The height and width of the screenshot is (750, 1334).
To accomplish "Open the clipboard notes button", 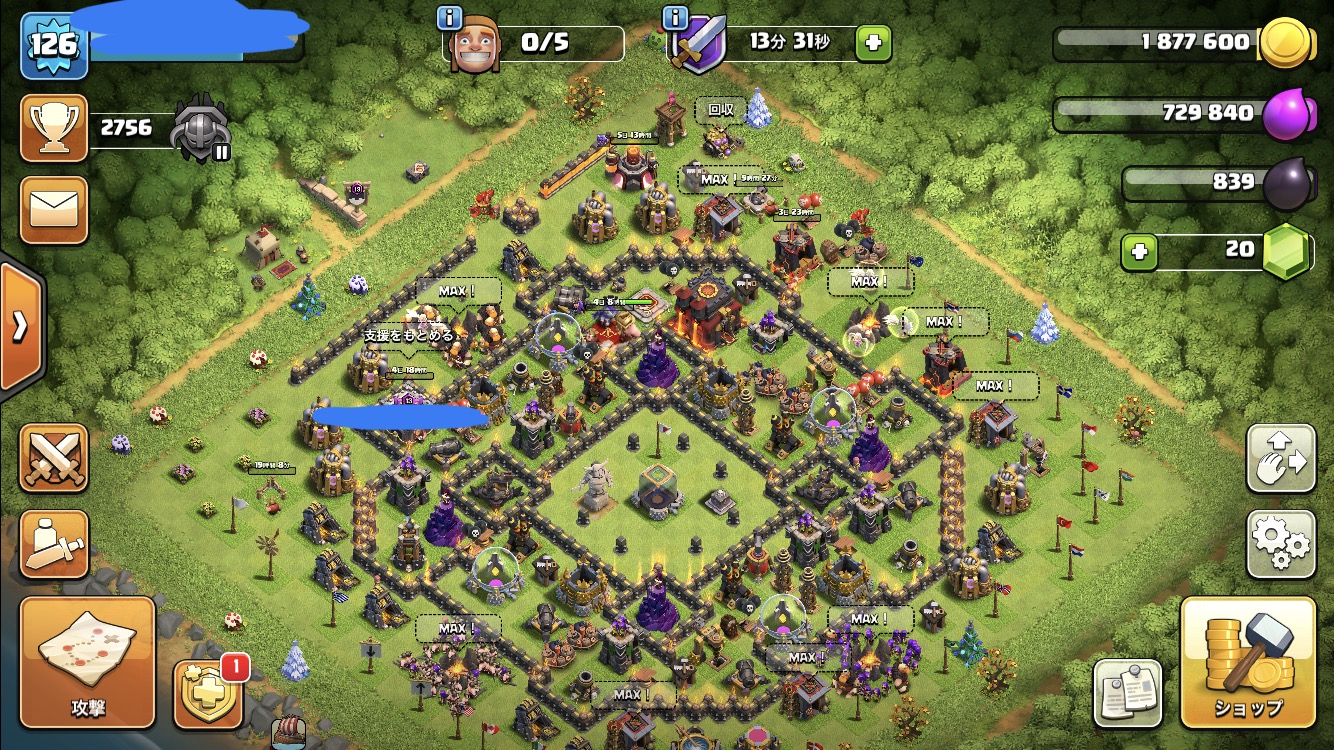I will [1128, 692].
